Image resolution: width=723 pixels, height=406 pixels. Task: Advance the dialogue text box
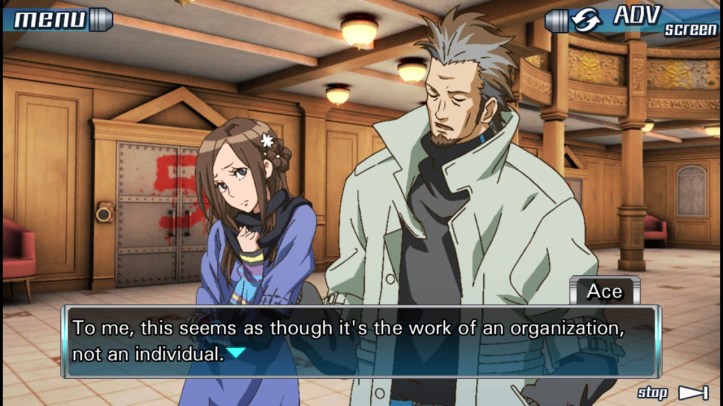[x=360, y=341]
